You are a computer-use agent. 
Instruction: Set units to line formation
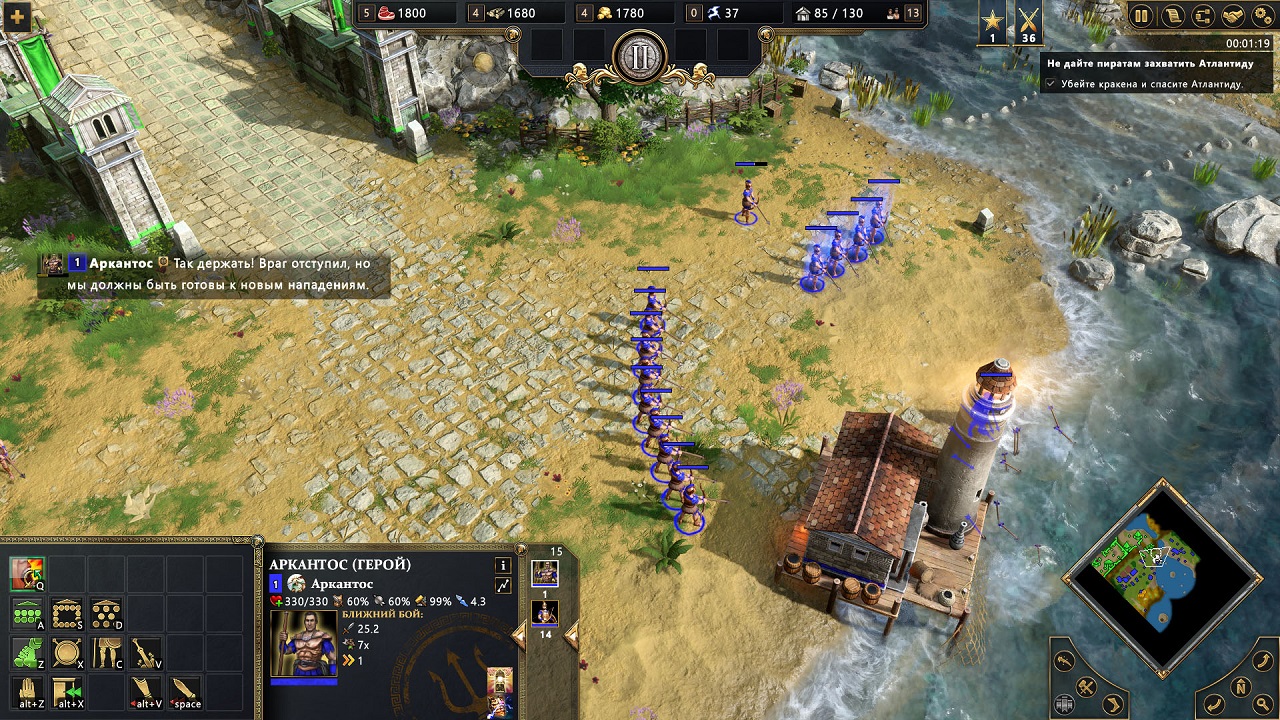pyautogui.click(x=27, y=613)
